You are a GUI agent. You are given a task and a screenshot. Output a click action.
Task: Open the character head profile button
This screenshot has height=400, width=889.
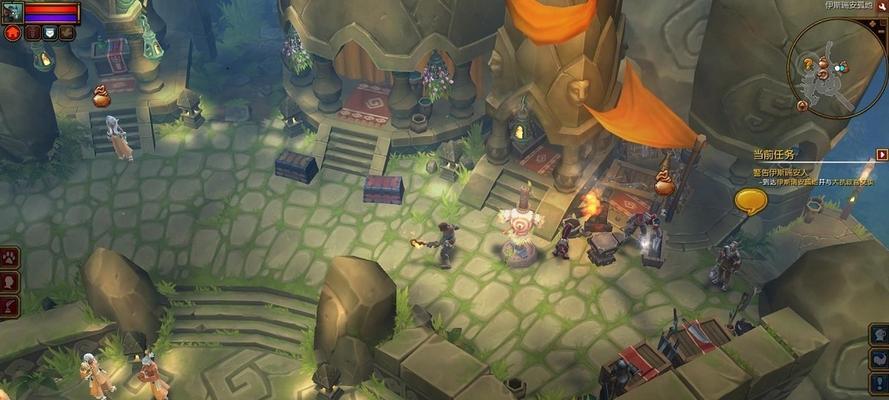pos(9,281)
